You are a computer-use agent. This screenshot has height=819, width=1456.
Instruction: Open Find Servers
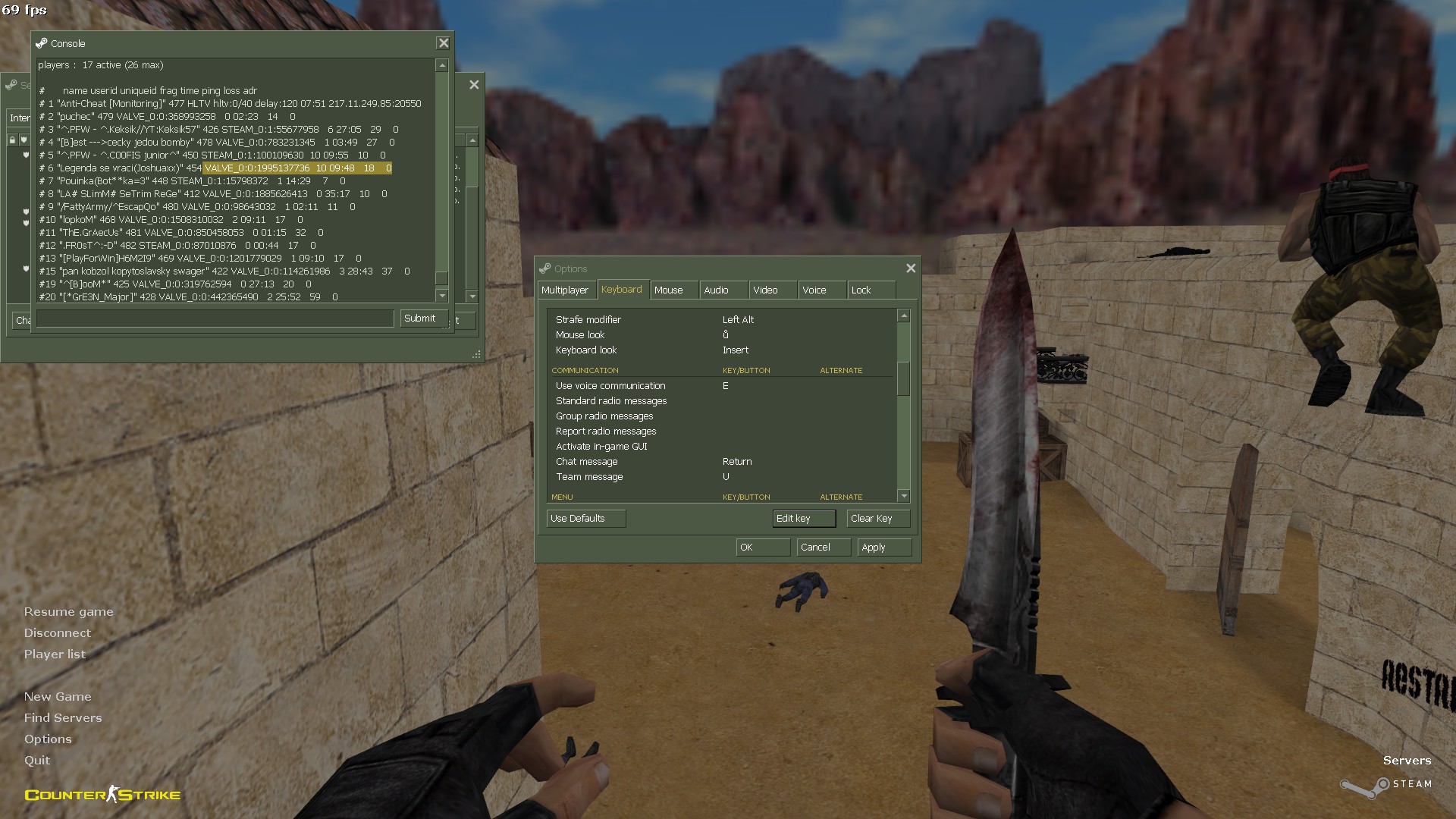tap(63, 718)
